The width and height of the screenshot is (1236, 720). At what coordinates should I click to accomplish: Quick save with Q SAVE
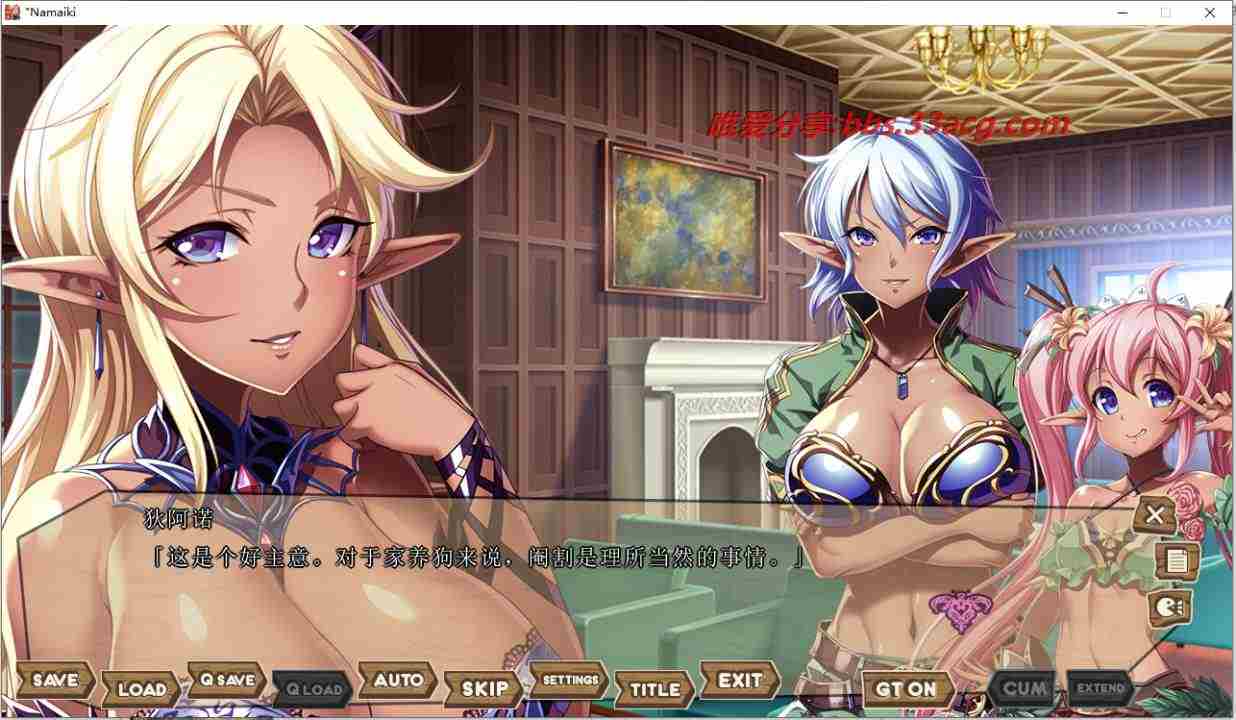pos(227,680)
